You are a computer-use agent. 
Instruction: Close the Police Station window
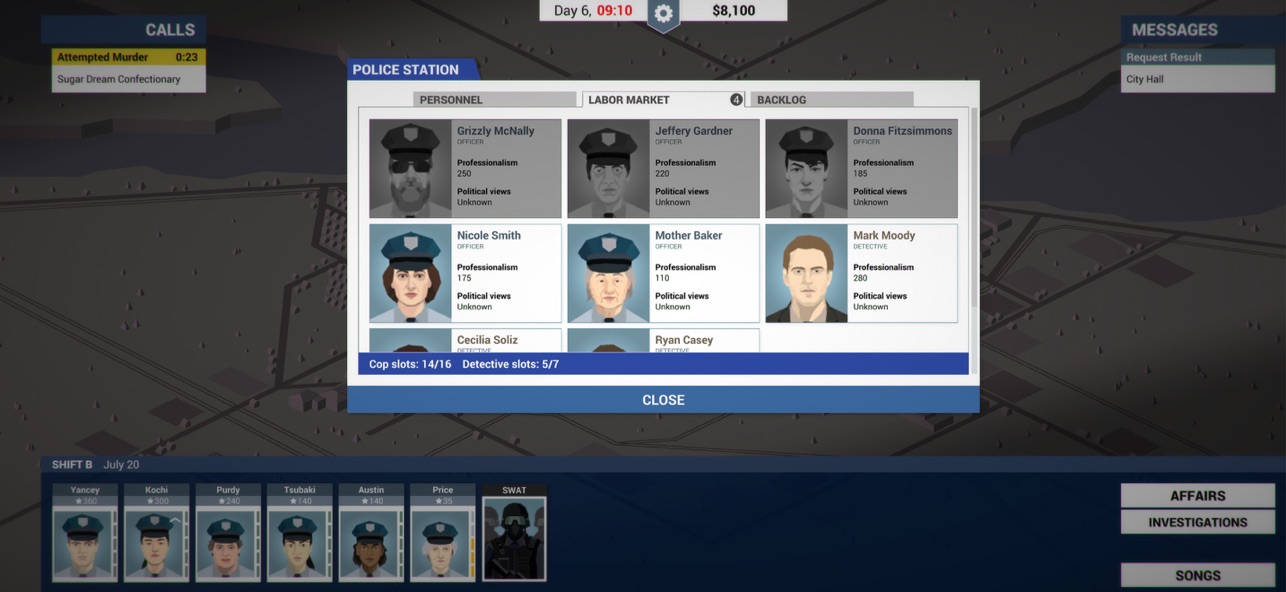tap(663, 400)
